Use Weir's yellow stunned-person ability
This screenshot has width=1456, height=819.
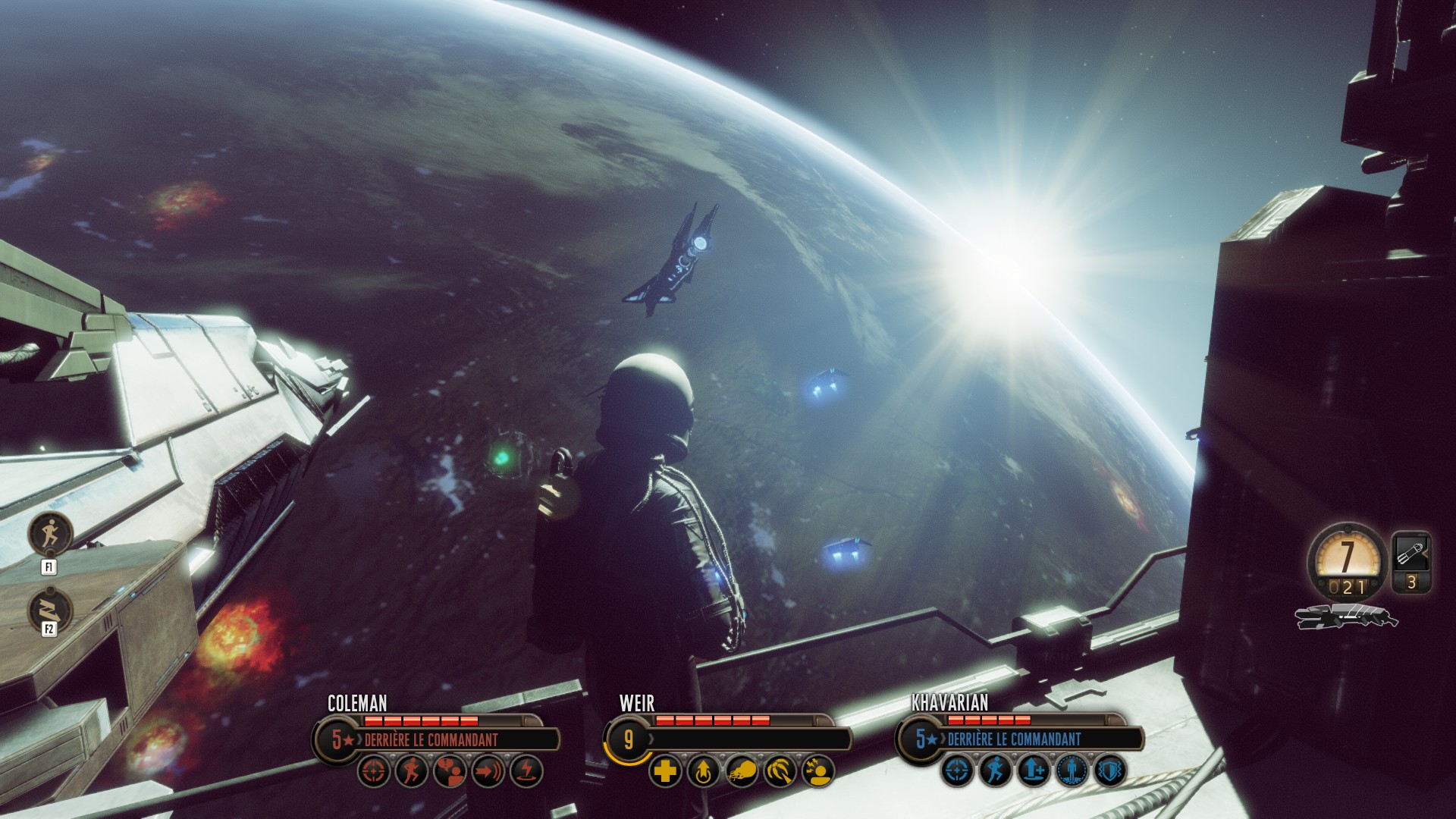(817, 771)
